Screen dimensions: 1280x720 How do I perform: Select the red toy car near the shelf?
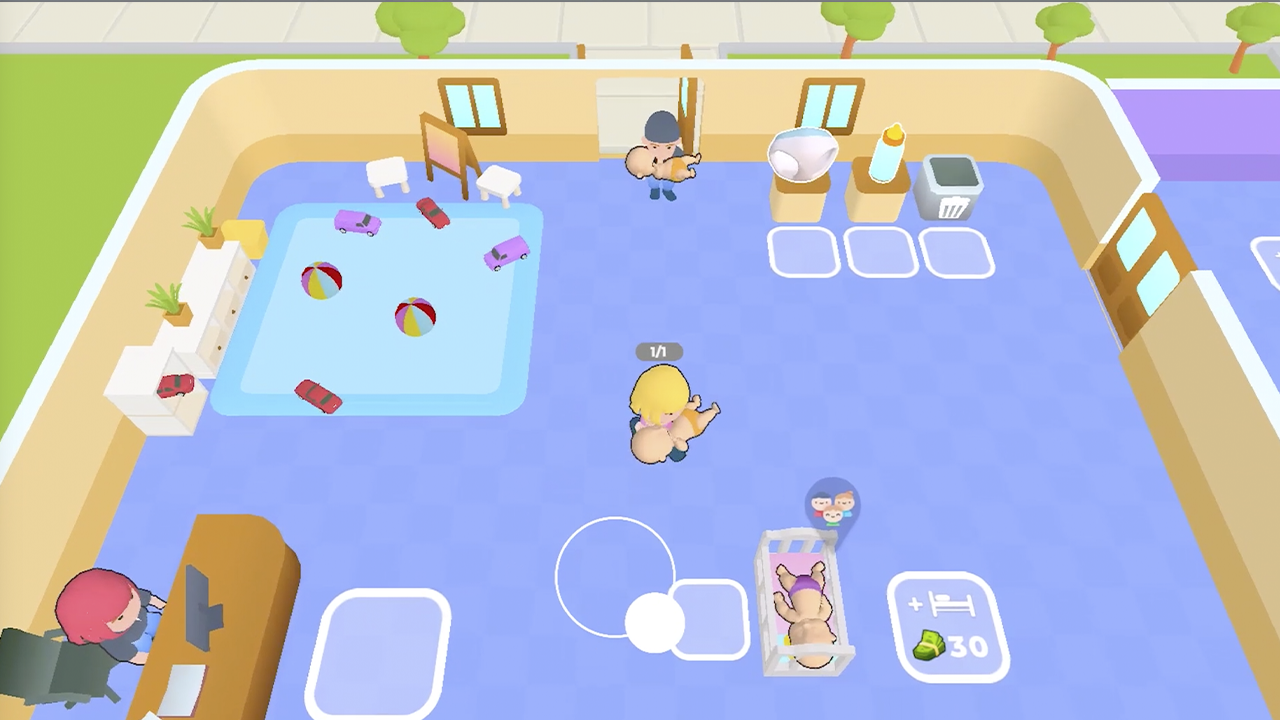pyautogui.click(x=178, y=385)
